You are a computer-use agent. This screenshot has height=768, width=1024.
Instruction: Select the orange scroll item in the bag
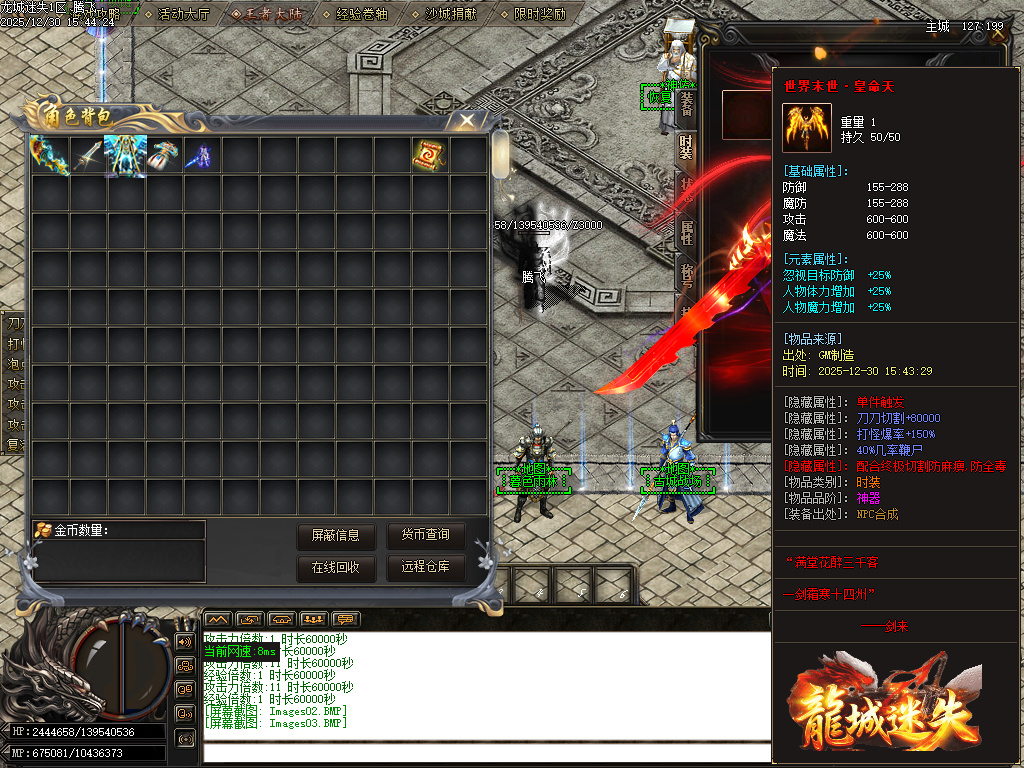click(430, 155)
